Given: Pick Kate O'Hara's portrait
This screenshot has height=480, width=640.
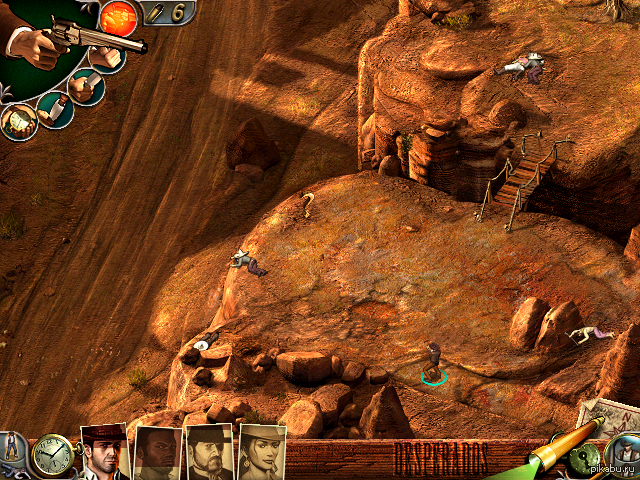Looking at the screenshot, I should (262, 455).
